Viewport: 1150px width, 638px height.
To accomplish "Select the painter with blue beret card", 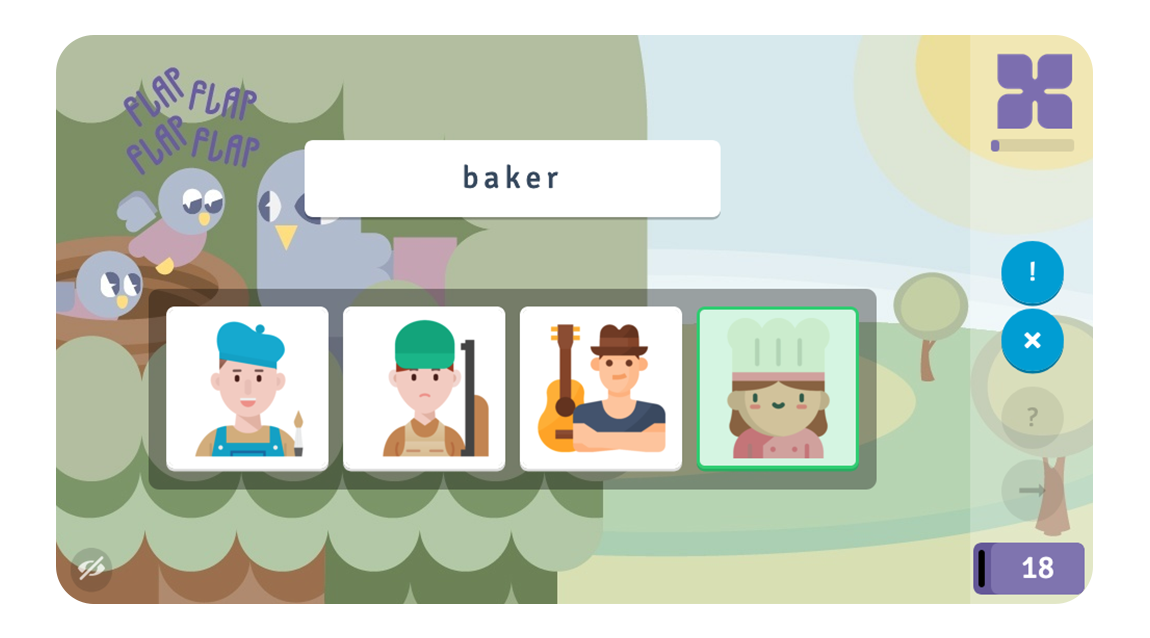I will (247, 388).
